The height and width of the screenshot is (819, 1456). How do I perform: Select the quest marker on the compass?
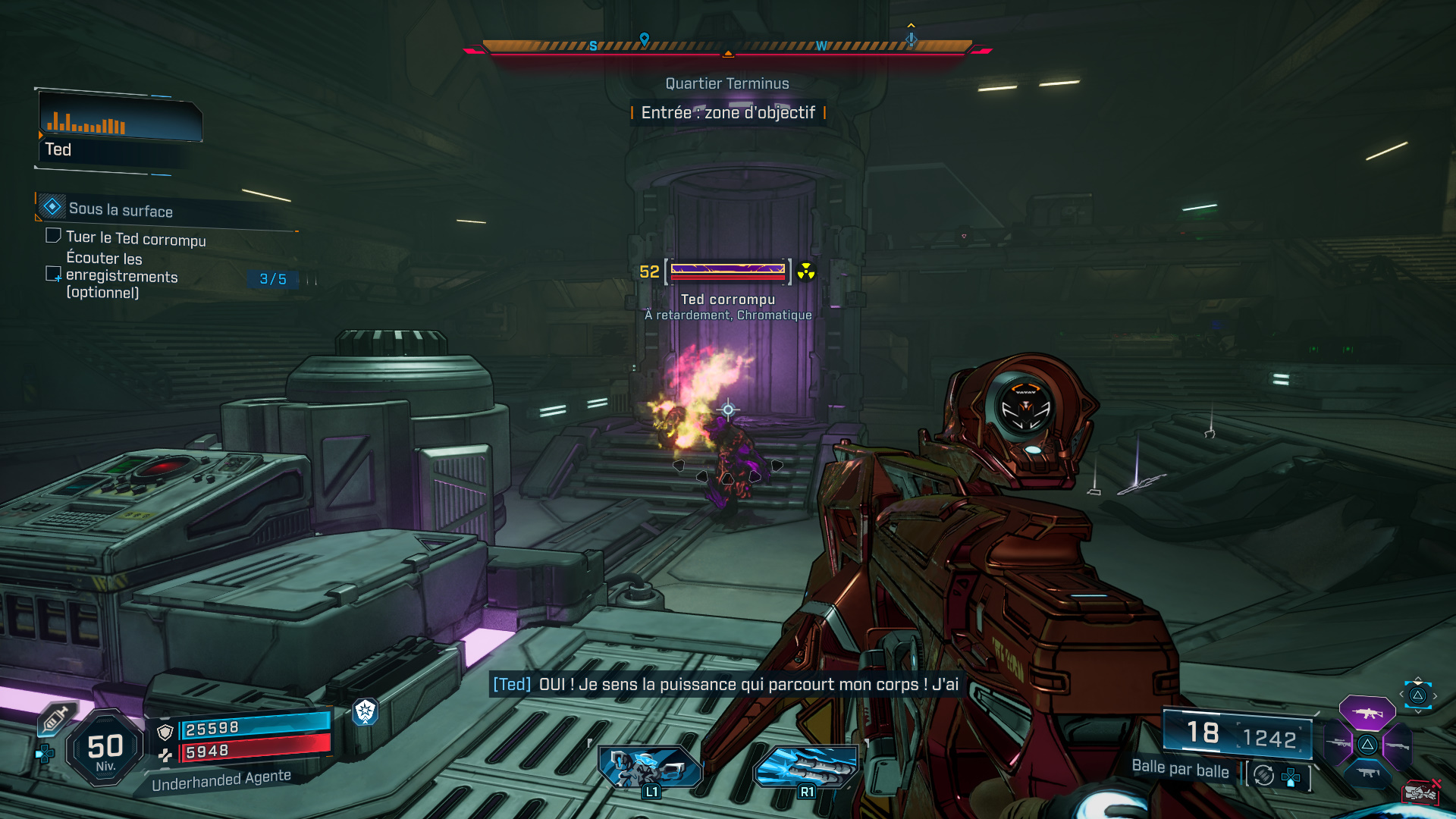pyautogui.click(x=912, y=38)
